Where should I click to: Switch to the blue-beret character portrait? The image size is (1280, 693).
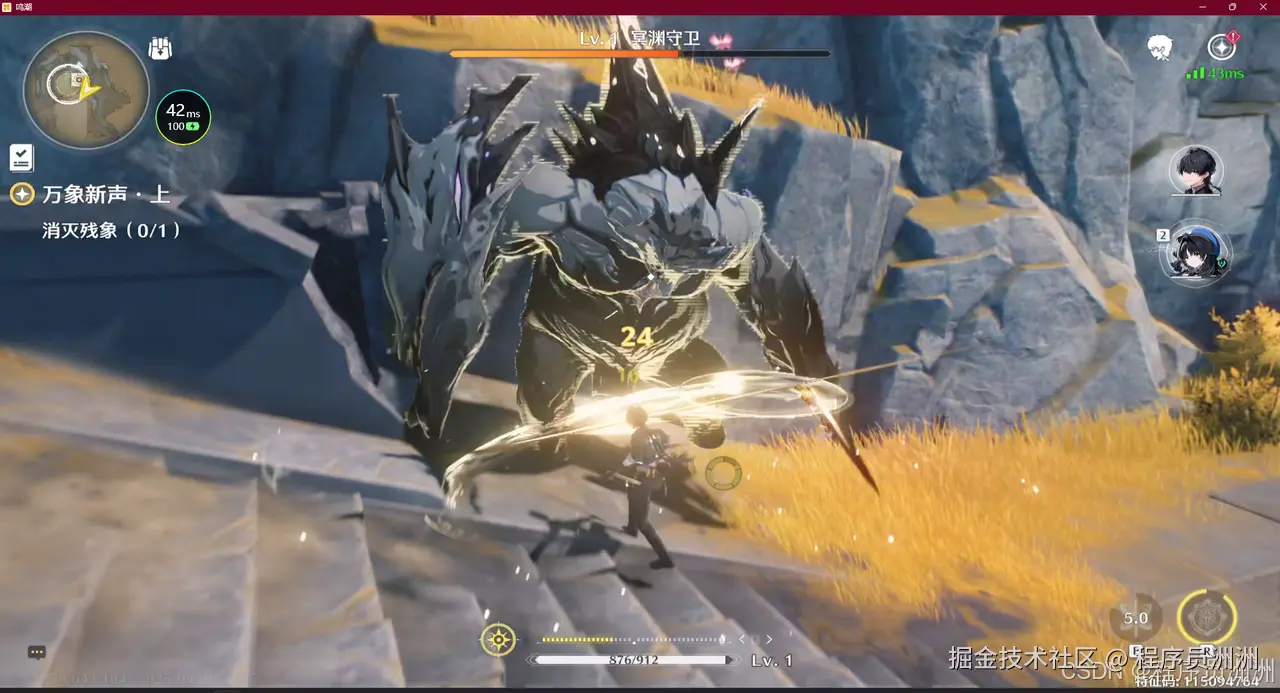[1196, 253]
